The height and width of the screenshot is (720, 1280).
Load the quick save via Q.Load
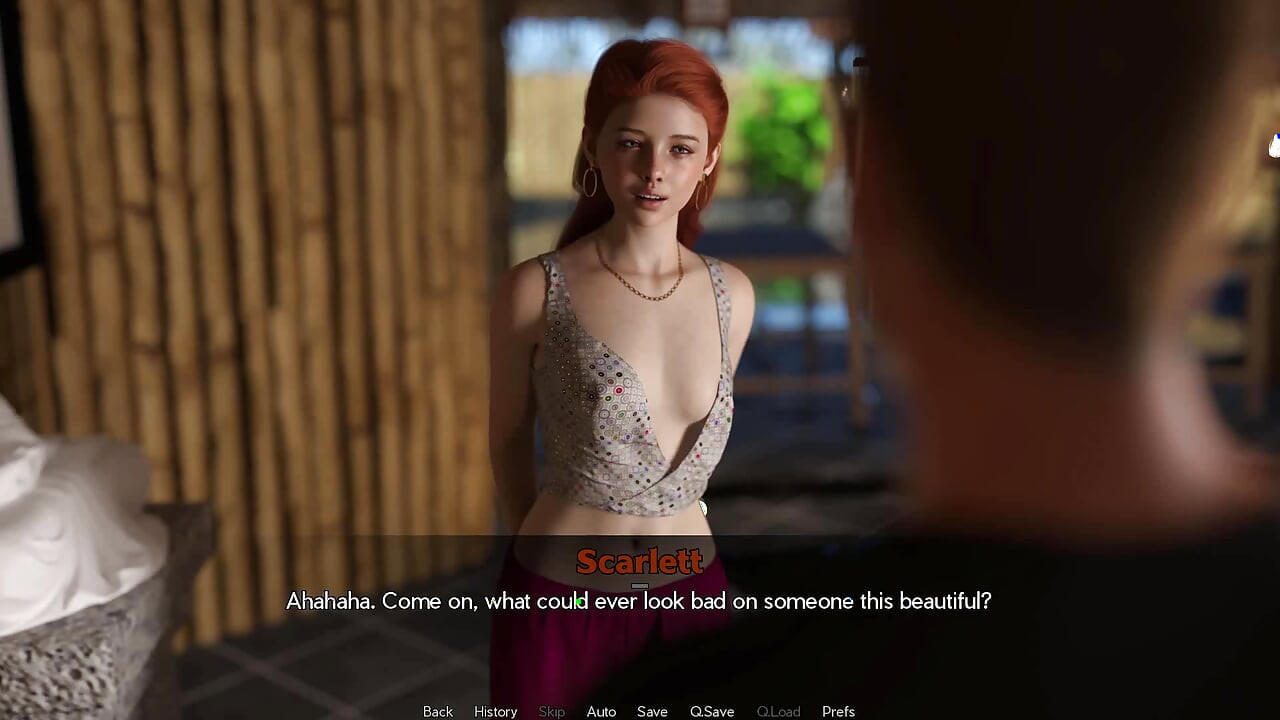pos(778,711)
